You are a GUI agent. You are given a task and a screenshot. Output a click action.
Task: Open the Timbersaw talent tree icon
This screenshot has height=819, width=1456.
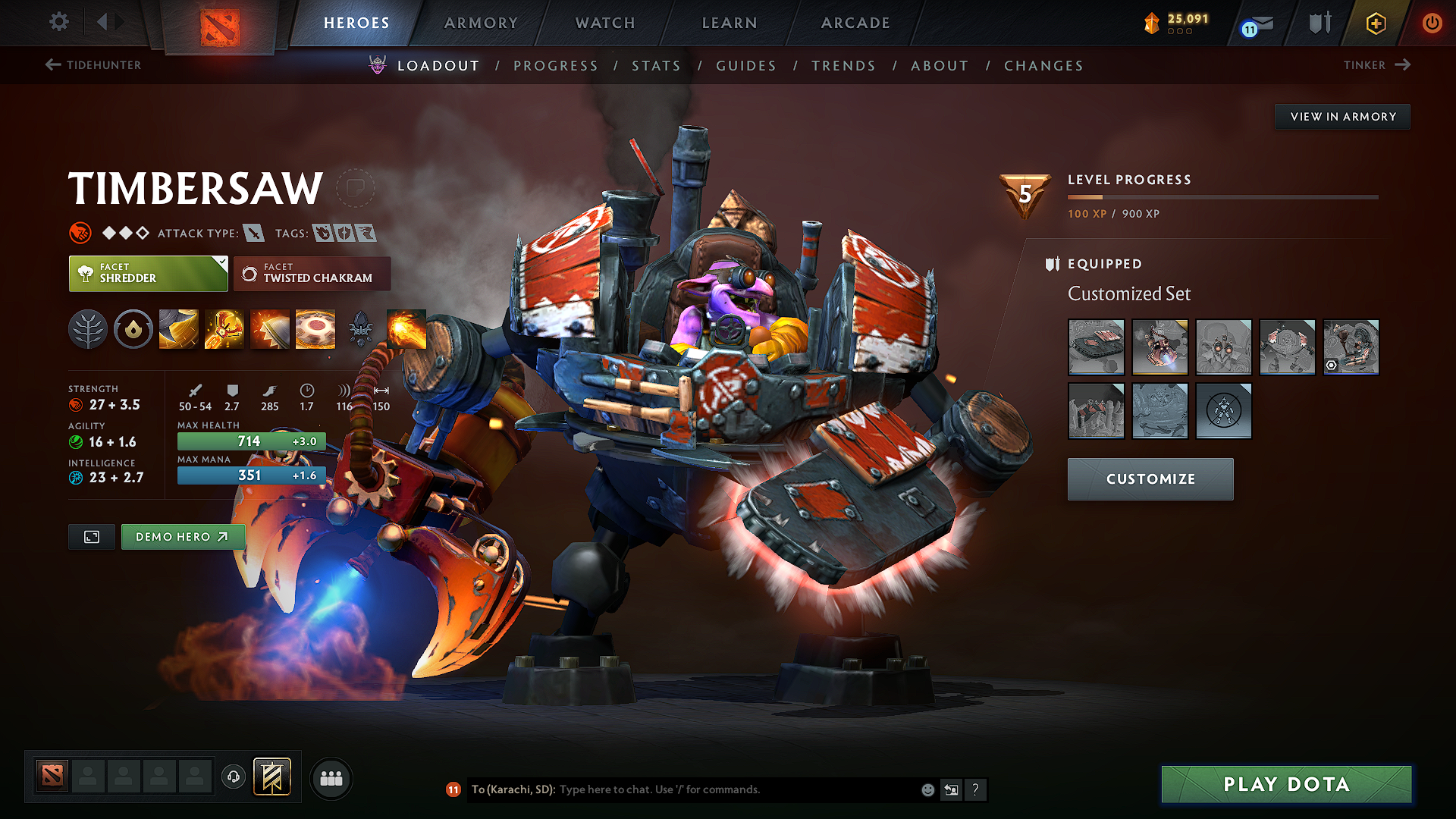point(88,329)
